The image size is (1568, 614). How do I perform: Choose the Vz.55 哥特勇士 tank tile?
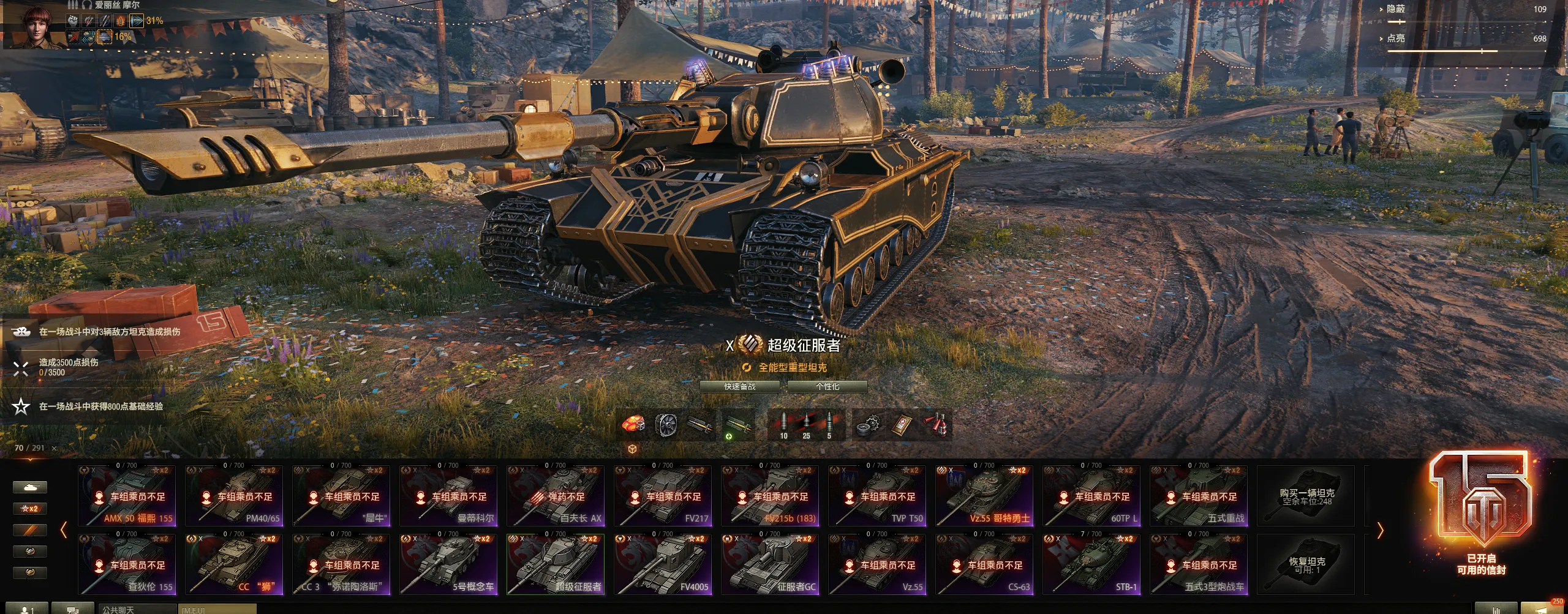[x=984, y=496]
